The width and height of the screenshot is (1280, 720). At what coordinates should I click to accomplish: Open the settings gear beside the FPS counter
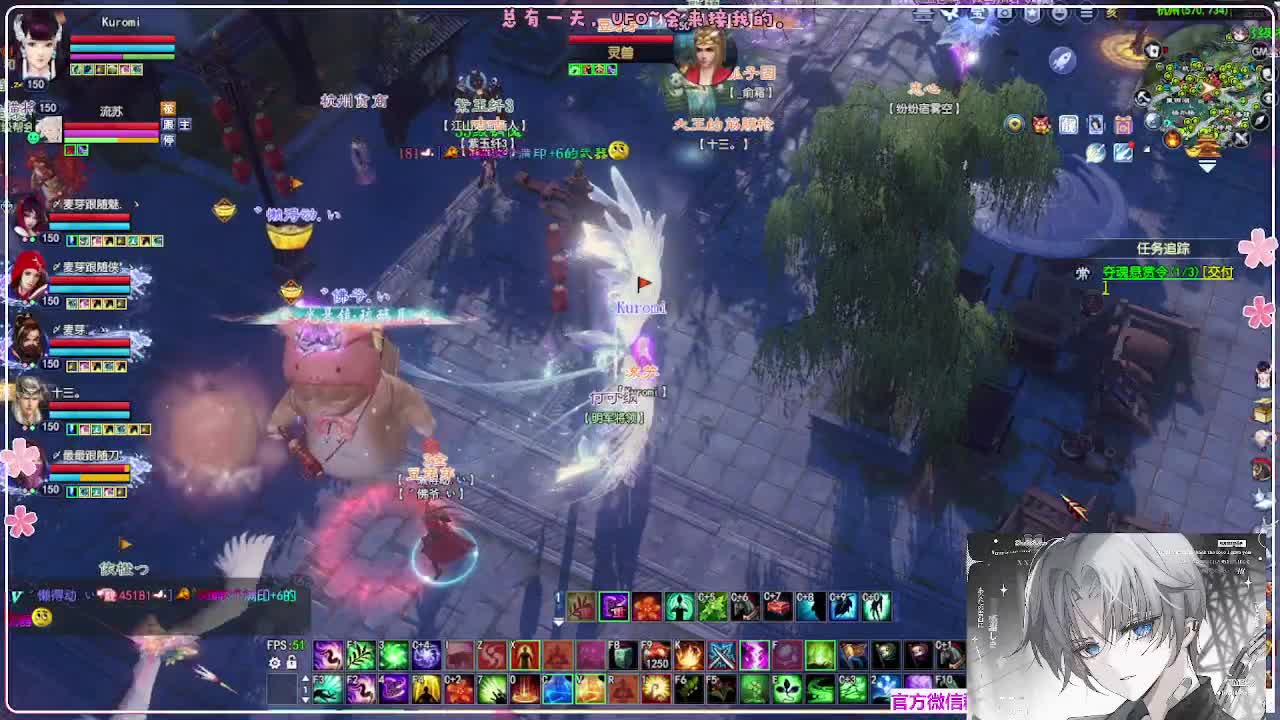(x=274, y=662)
